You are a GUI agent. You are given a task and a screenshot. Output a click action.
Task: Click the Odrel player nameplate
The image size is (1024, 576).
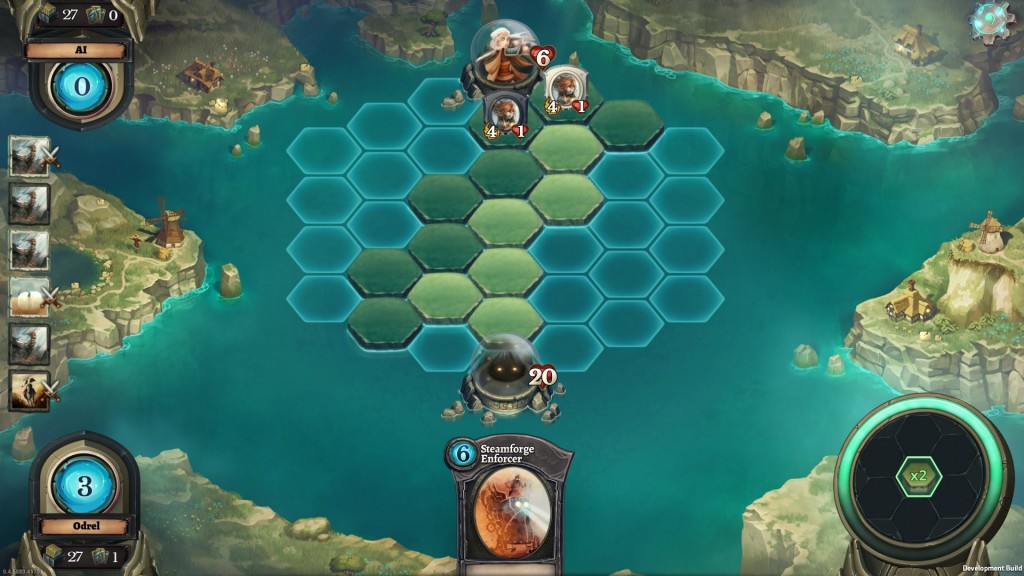[84, 526]
